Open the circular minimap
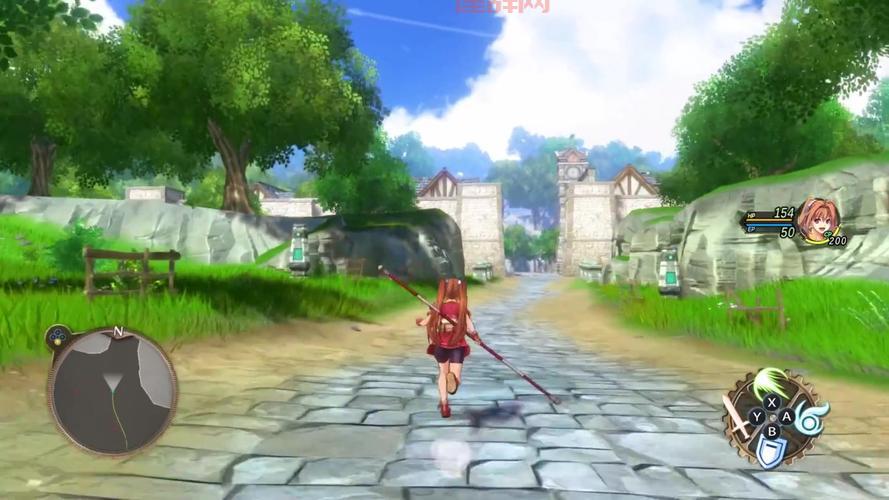This screenshot has height=500, width=889. click(112, 391)
